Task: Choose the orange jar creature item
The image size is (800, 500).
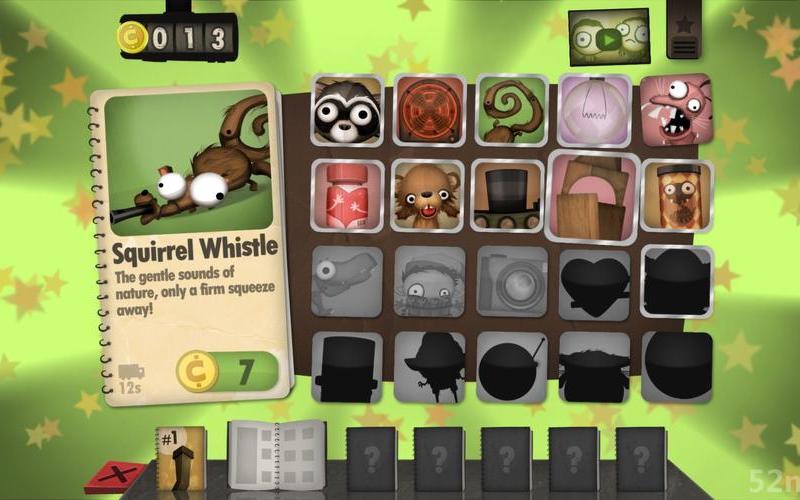Action: pos(676,196)
